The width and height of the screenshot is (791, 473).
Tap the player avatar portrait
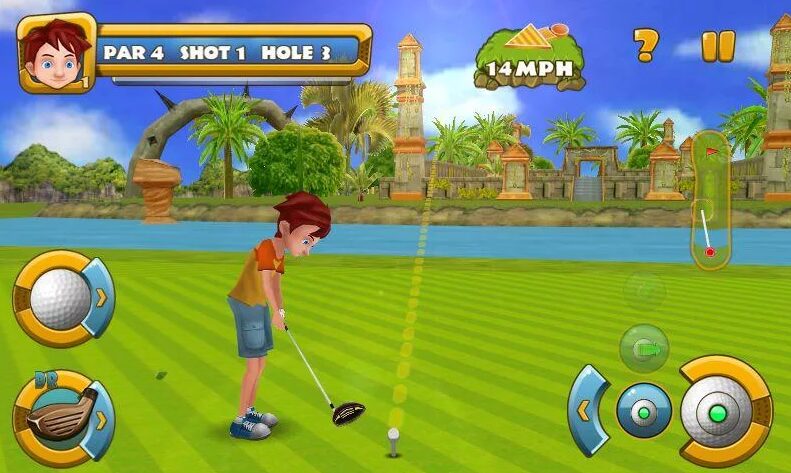(x=55, y=53)
